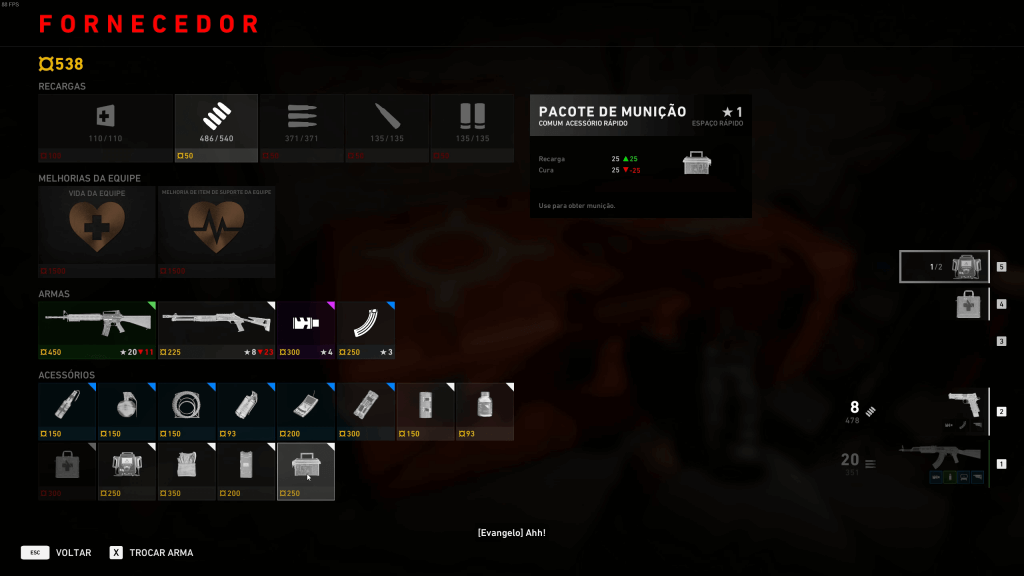1024x576 pixels.
Task: Choose the defibrillator accessory costing 250
Action: pos(126,470)
